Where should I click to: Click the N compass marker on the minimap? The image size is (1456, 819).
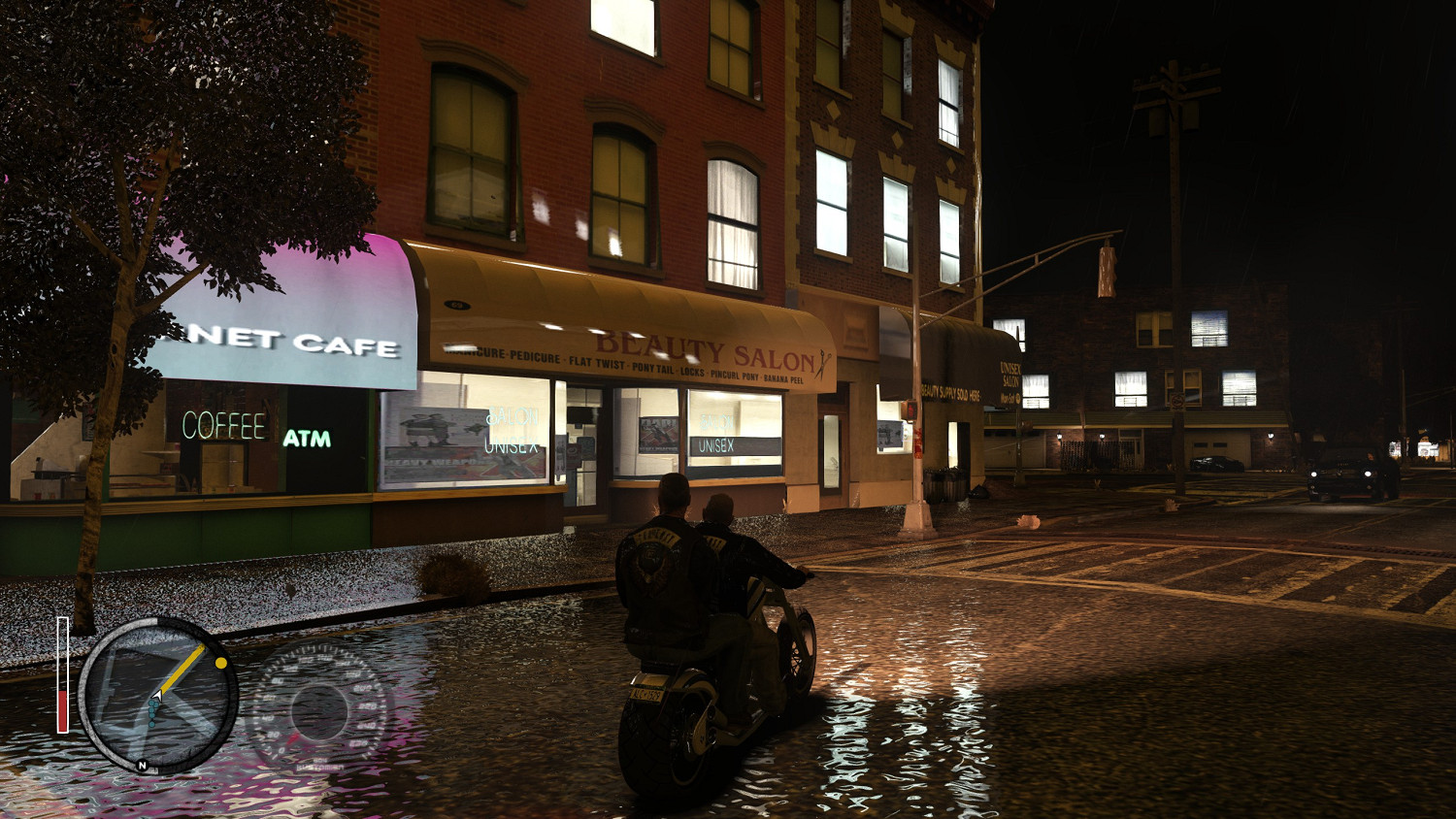click(x=143, y=765)
